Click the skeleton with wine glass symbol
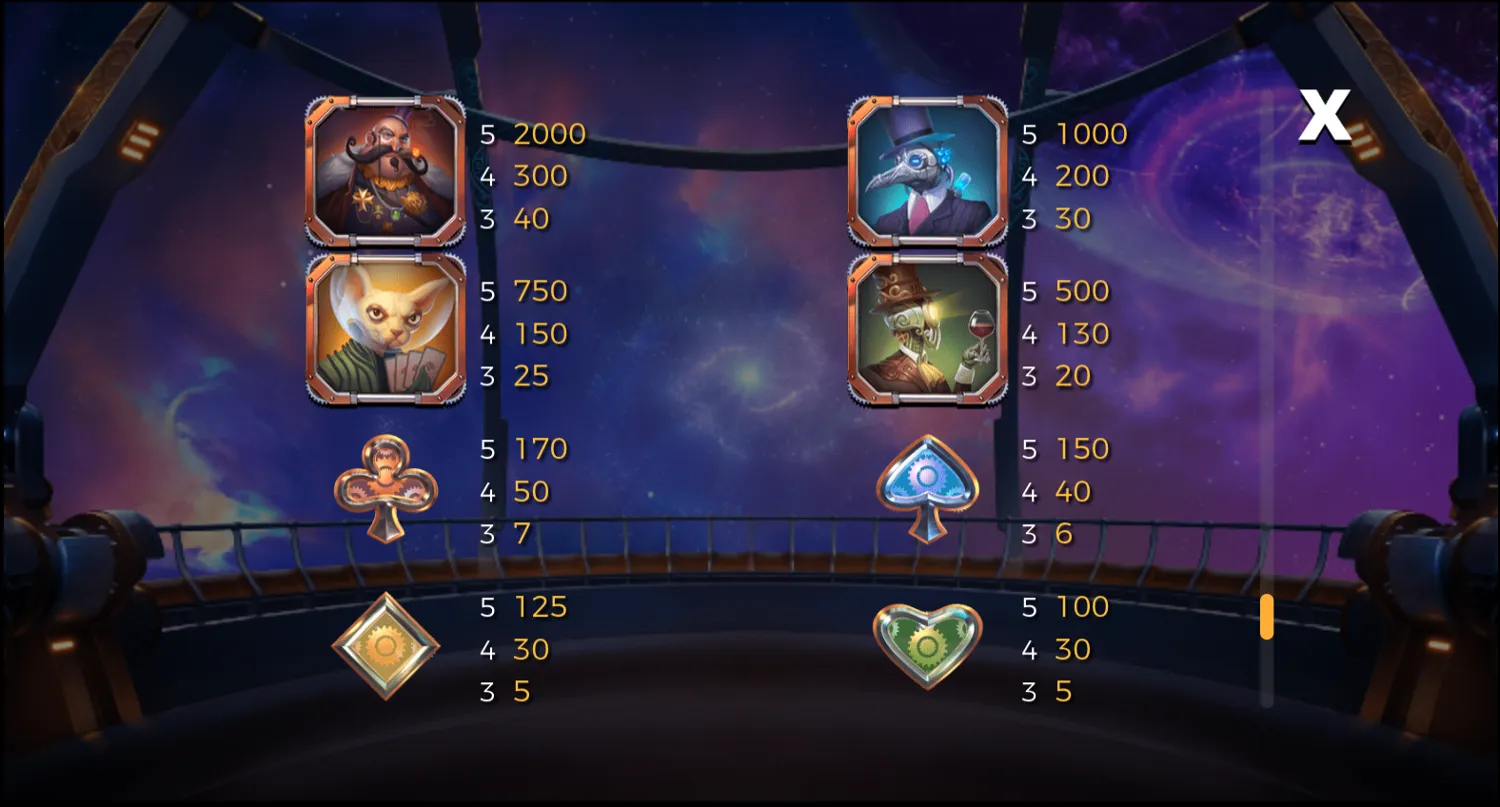 pos(928,330)
